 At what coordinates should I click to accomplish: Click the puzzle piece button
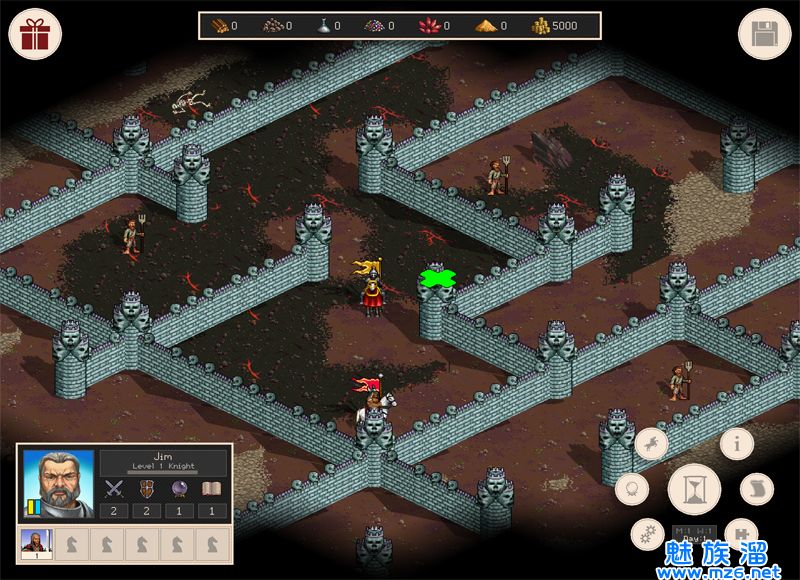[739, 534]
